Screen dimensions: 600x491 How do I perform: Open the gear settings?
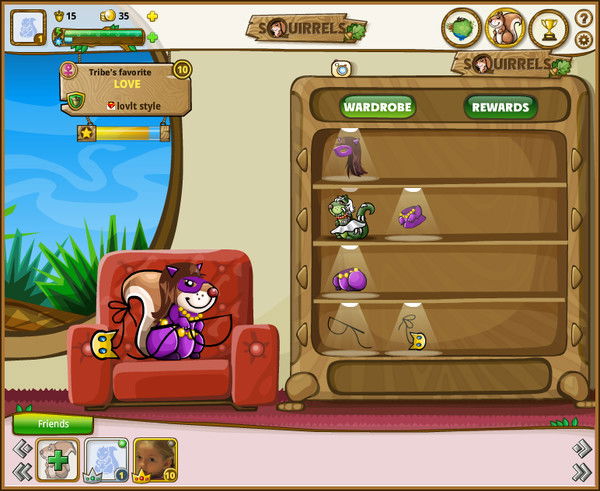pos(584,40)
